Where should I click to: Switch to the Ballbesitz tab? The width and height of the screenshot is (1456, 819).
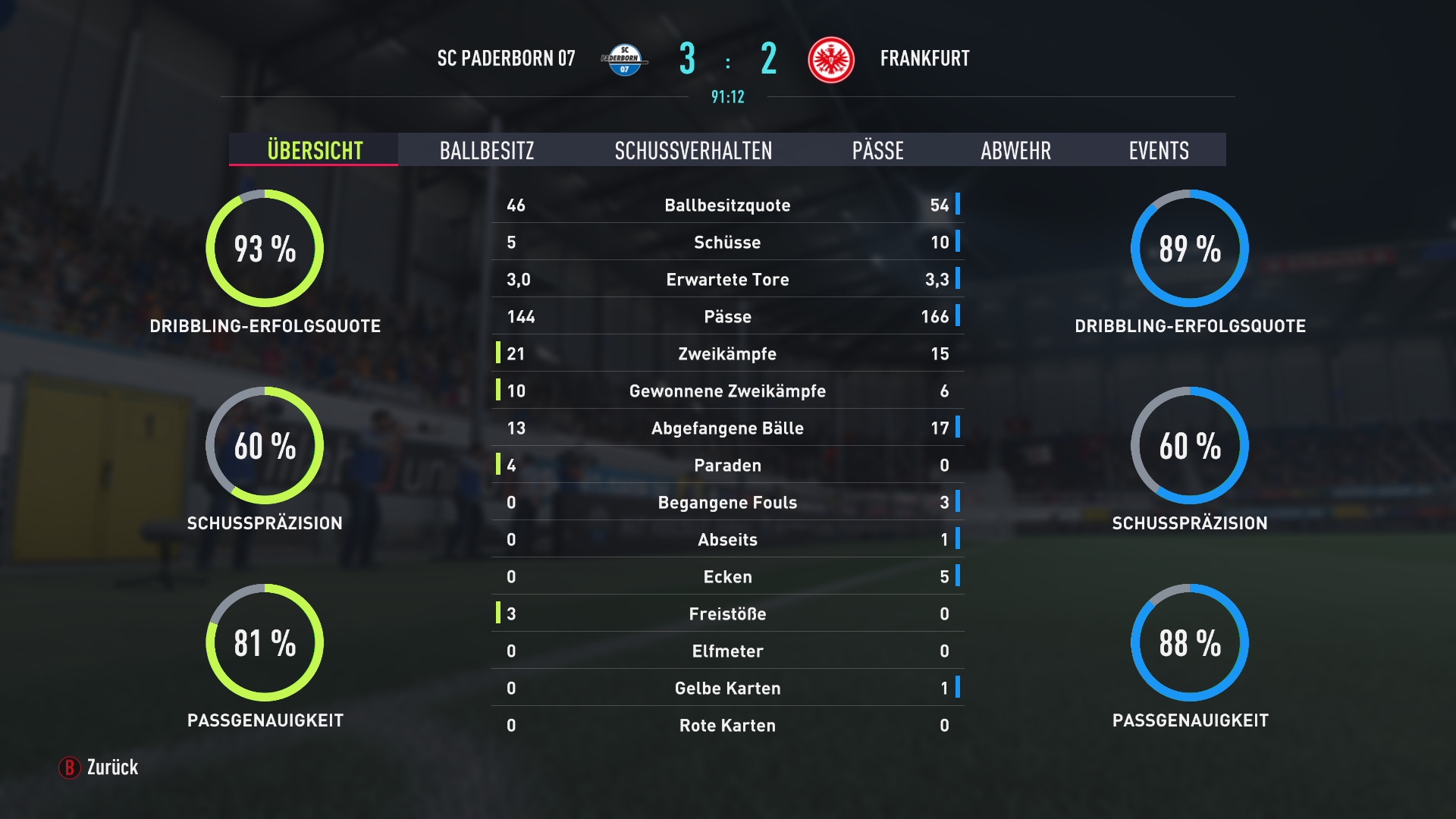(x=487, y=150)
